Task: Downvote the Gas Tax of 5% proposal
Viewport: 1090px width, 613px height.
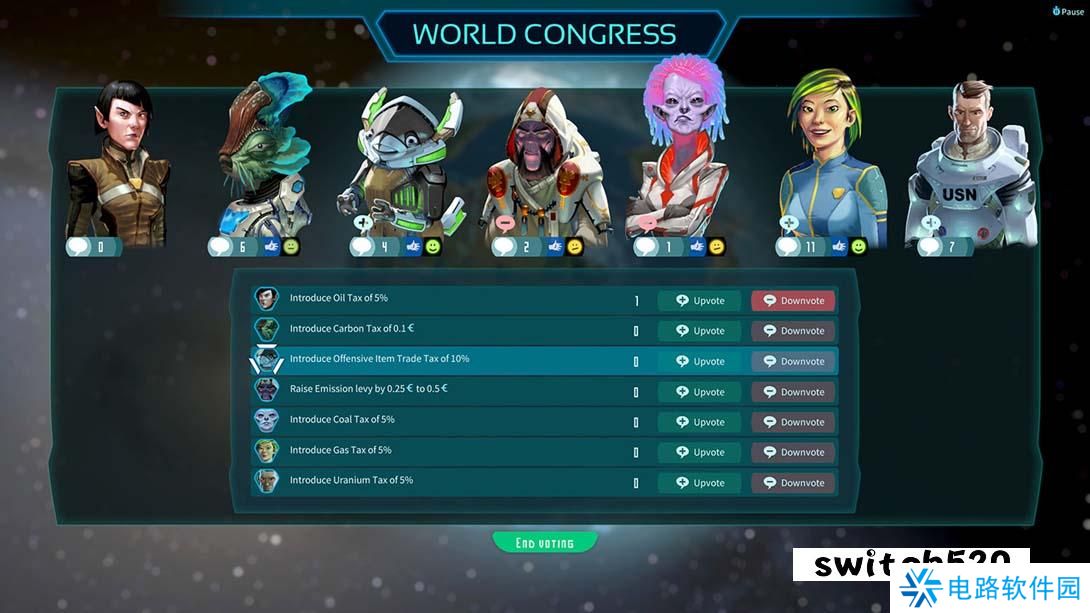Action: pos(793,452)
